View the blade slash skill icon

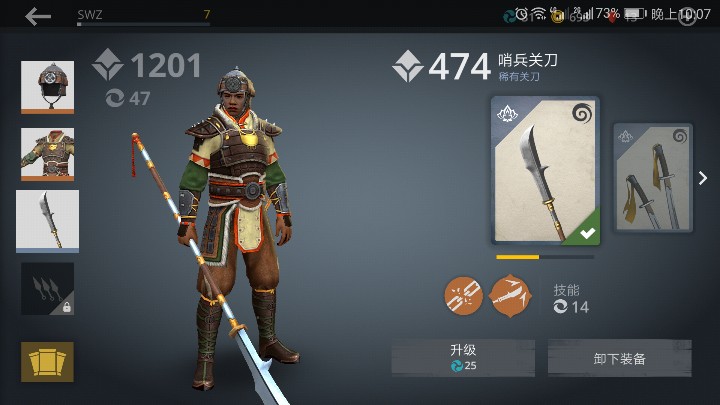[x=510, y=296]
